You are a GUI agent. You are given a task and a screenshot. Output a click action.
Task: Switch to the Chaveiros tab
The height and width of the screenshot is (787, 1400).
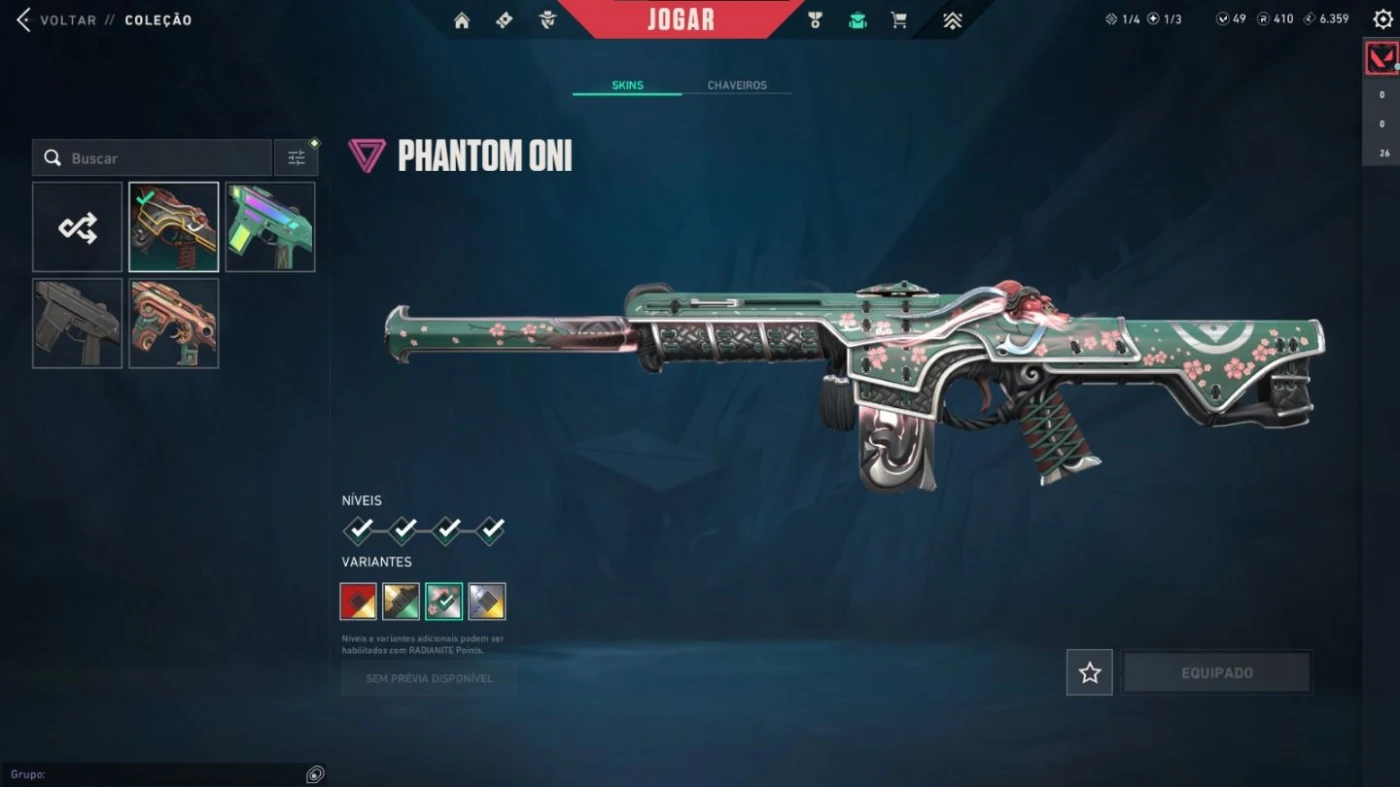click(x=737, y=85)
